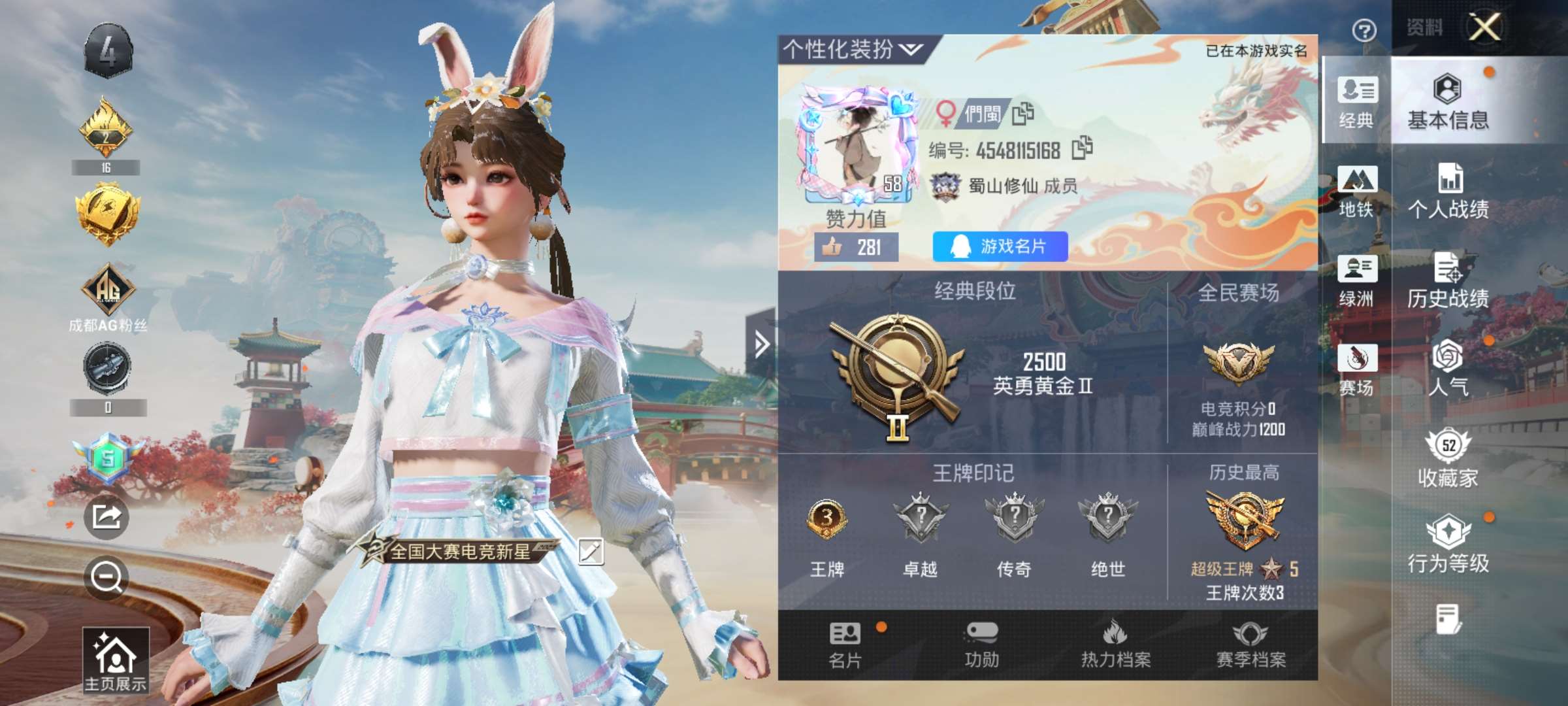Open the 收藏家 section

tap(1448, 459)
